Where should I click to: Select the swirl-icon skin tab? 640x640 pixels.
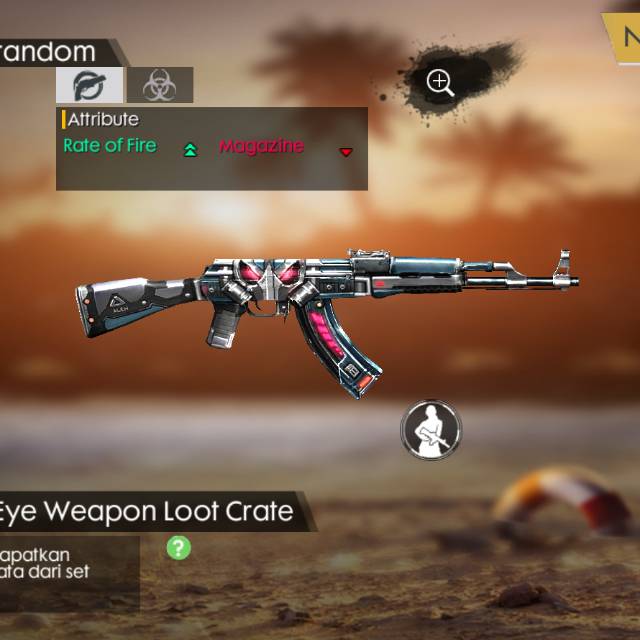pyautogui.click(x=89, y=85)
